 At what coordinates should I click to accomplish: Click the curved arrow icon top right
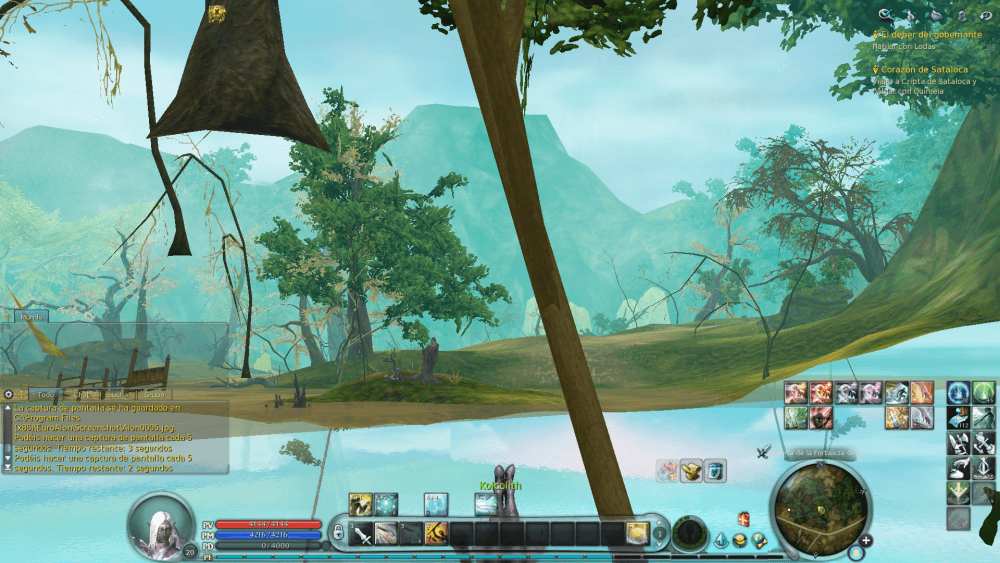point(985,15)
